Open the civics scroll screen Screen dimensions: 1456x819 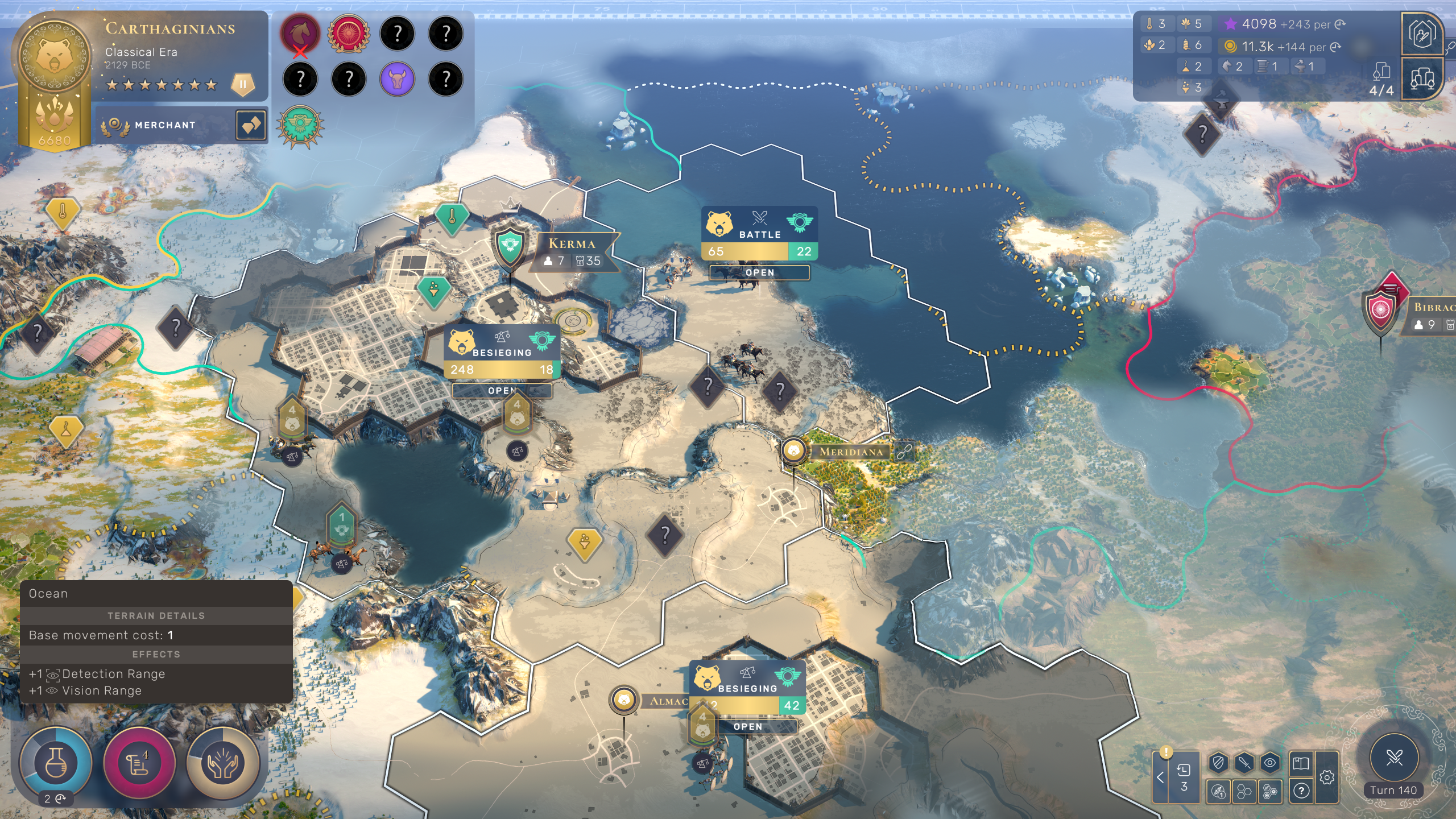(x=139, y=762)
